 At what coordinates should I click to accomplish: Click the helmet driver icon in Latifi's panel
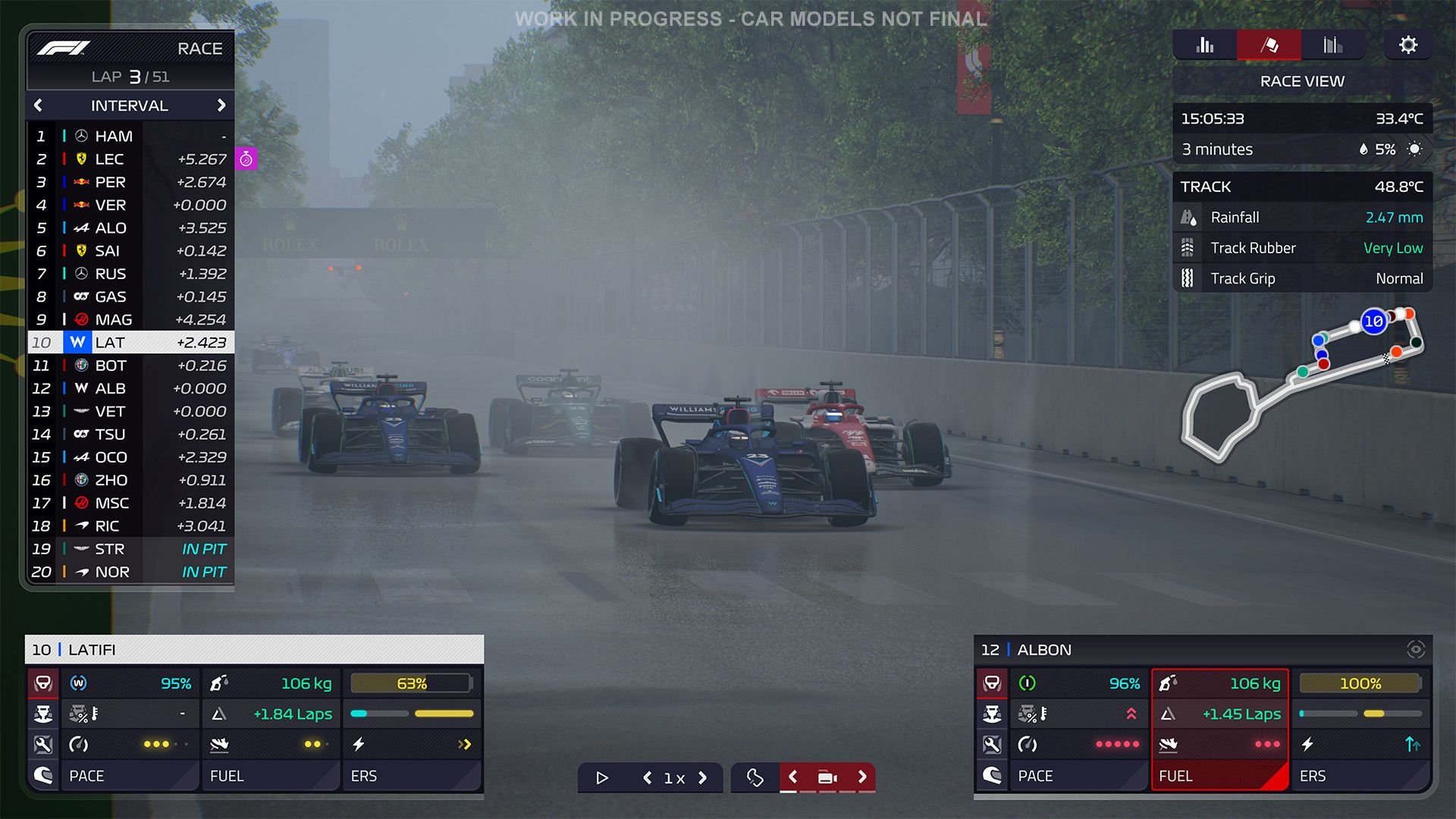[43, 775]
